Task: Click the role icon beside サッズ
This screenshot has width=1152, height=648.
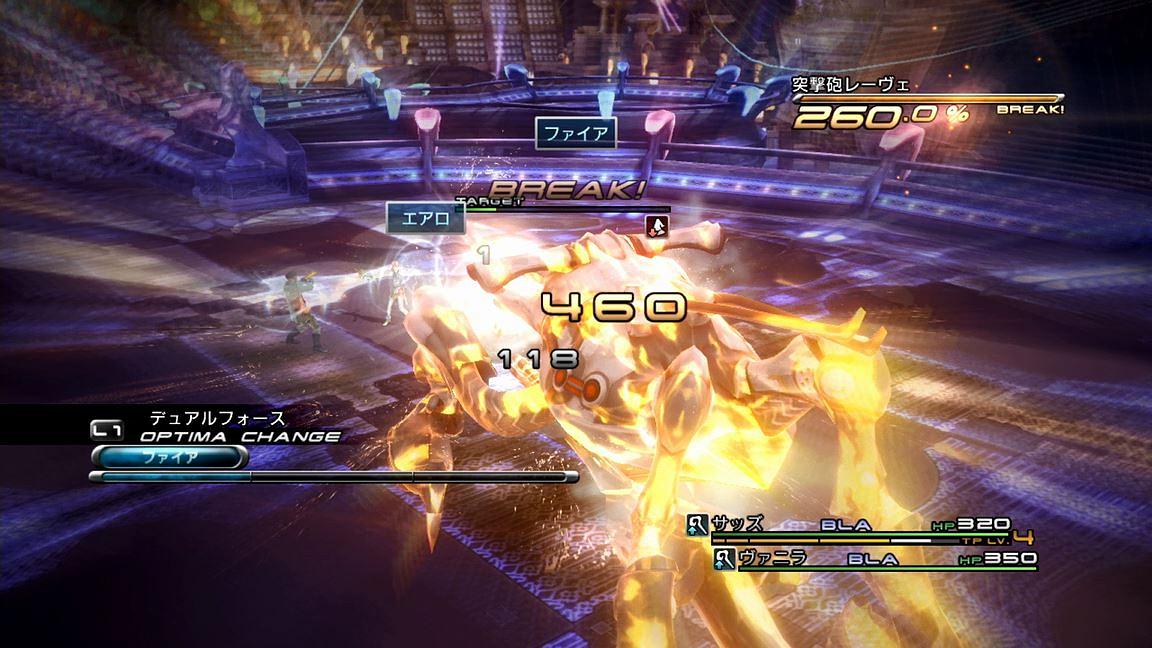Action: pos(698,524)
